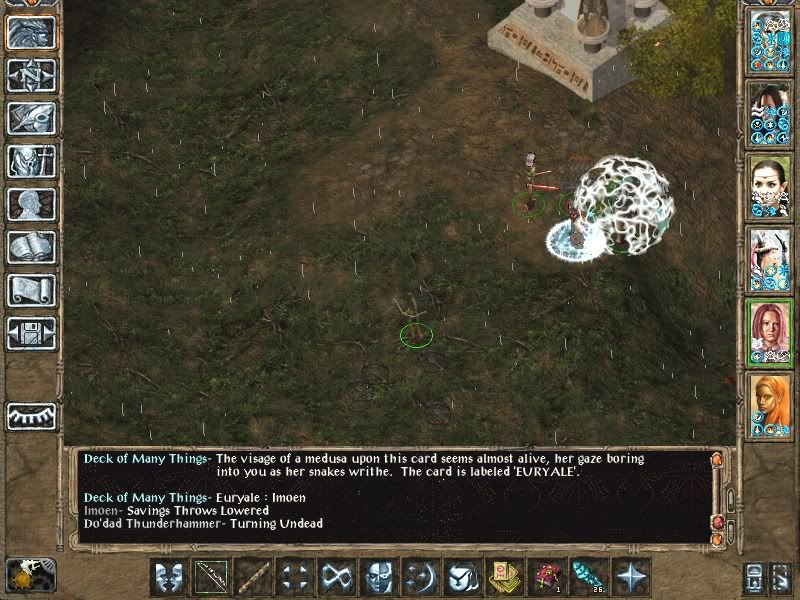The image size is (800, 600).
Task: Use the Deck of Many Things cards
Action: 505,577
